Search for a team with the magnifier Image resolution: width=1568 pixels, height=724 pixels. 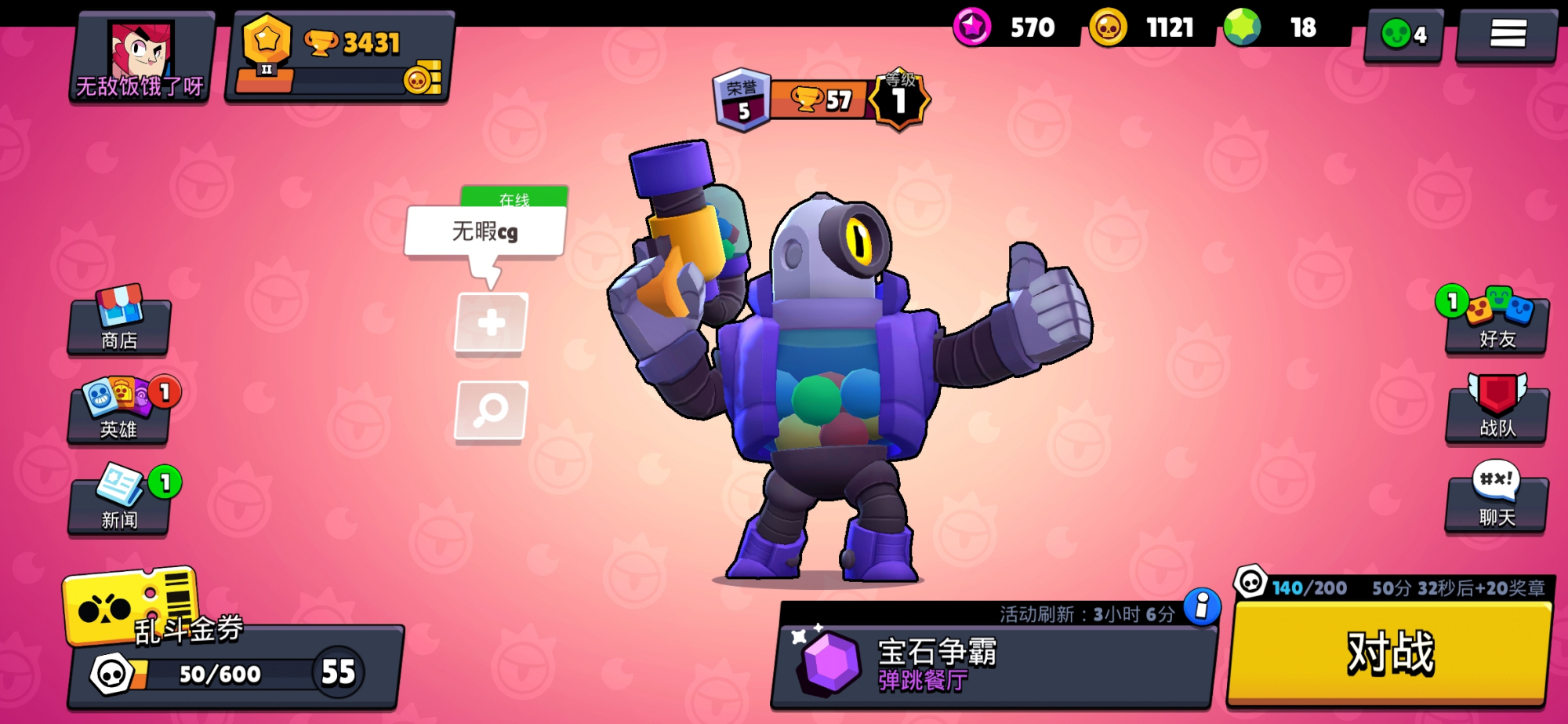[491, 409]
